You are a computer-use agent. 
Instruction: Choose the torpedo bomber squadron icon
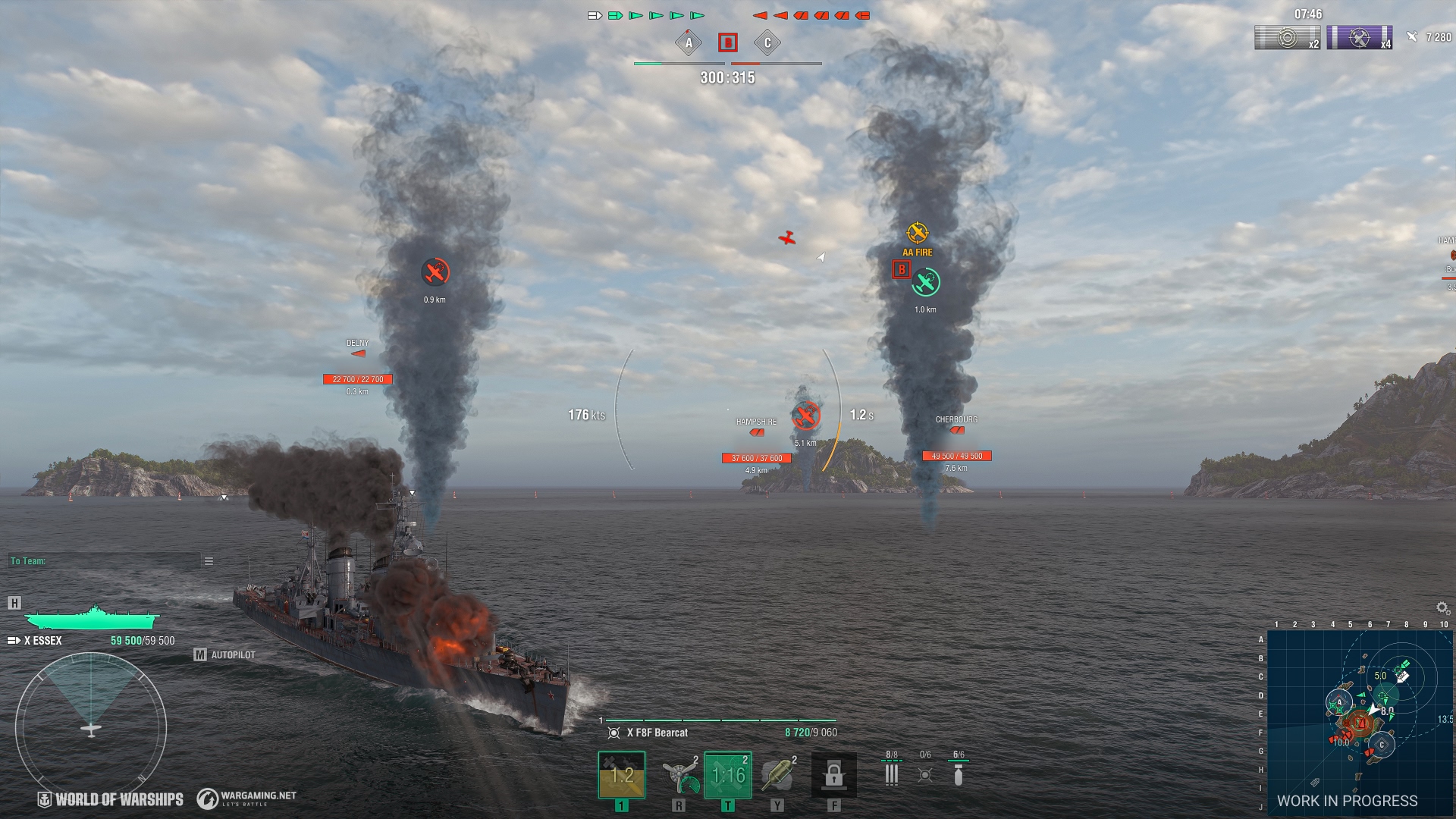(925, 774)
